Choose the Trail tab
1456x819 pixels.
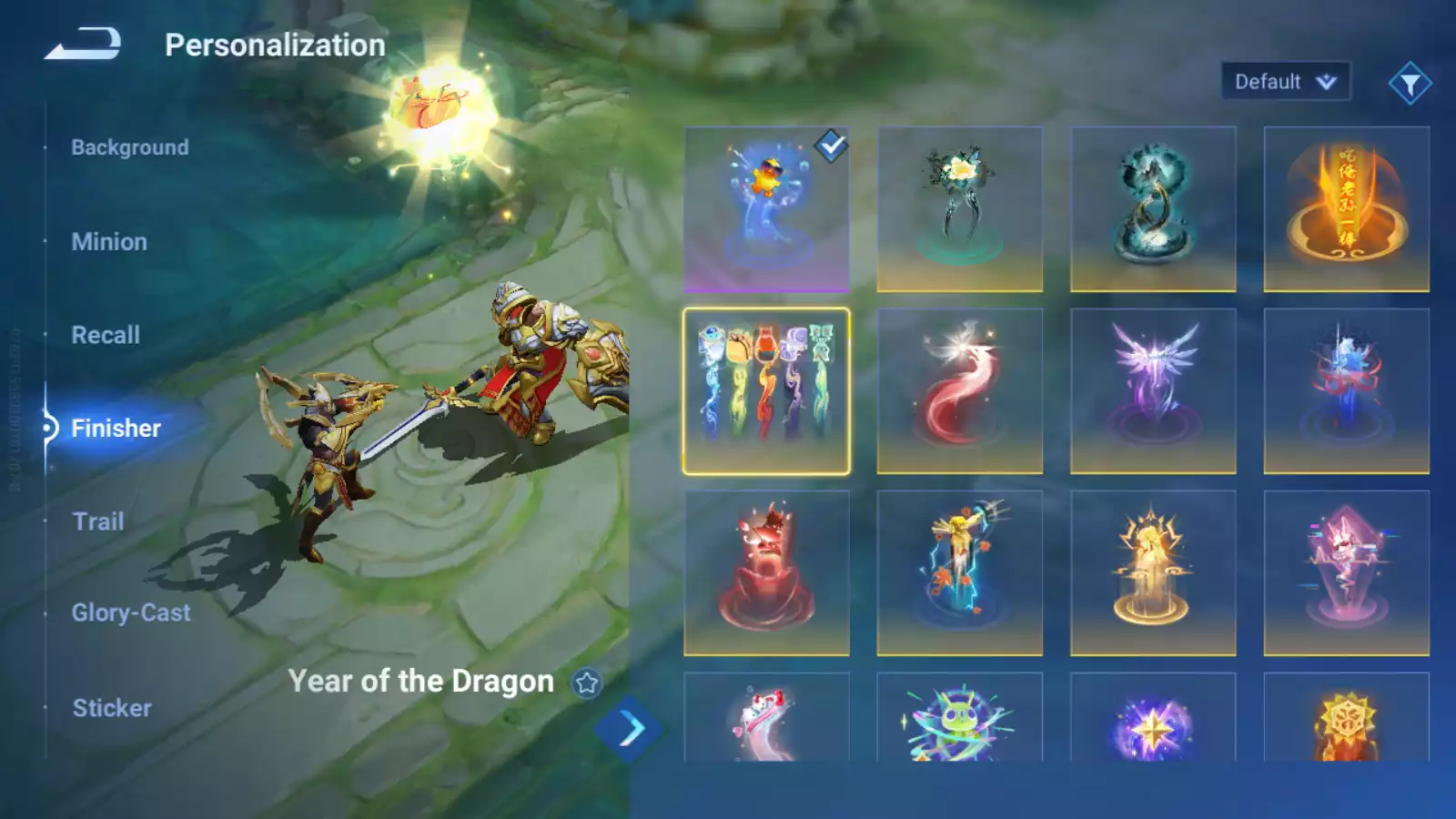(98, 521)
